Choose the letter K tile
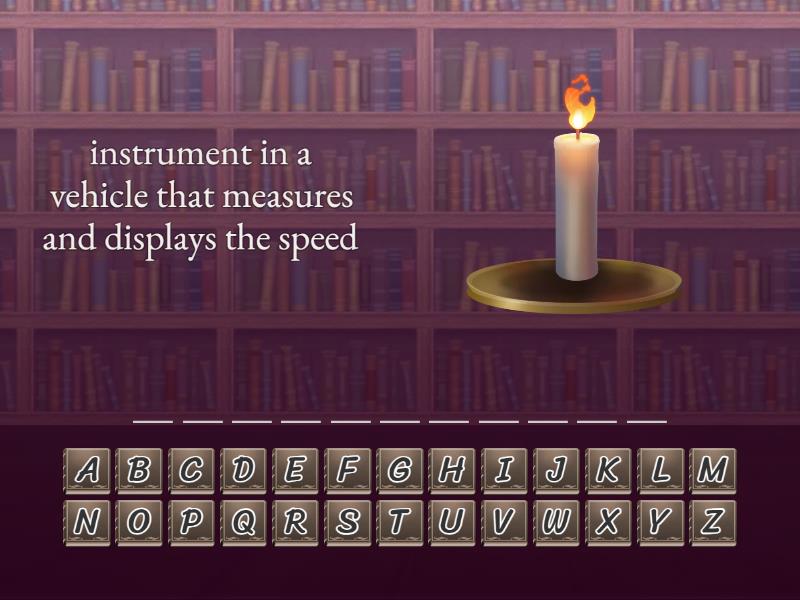The height and width of the screenshot is (600, 800). (x=608, y=470)
